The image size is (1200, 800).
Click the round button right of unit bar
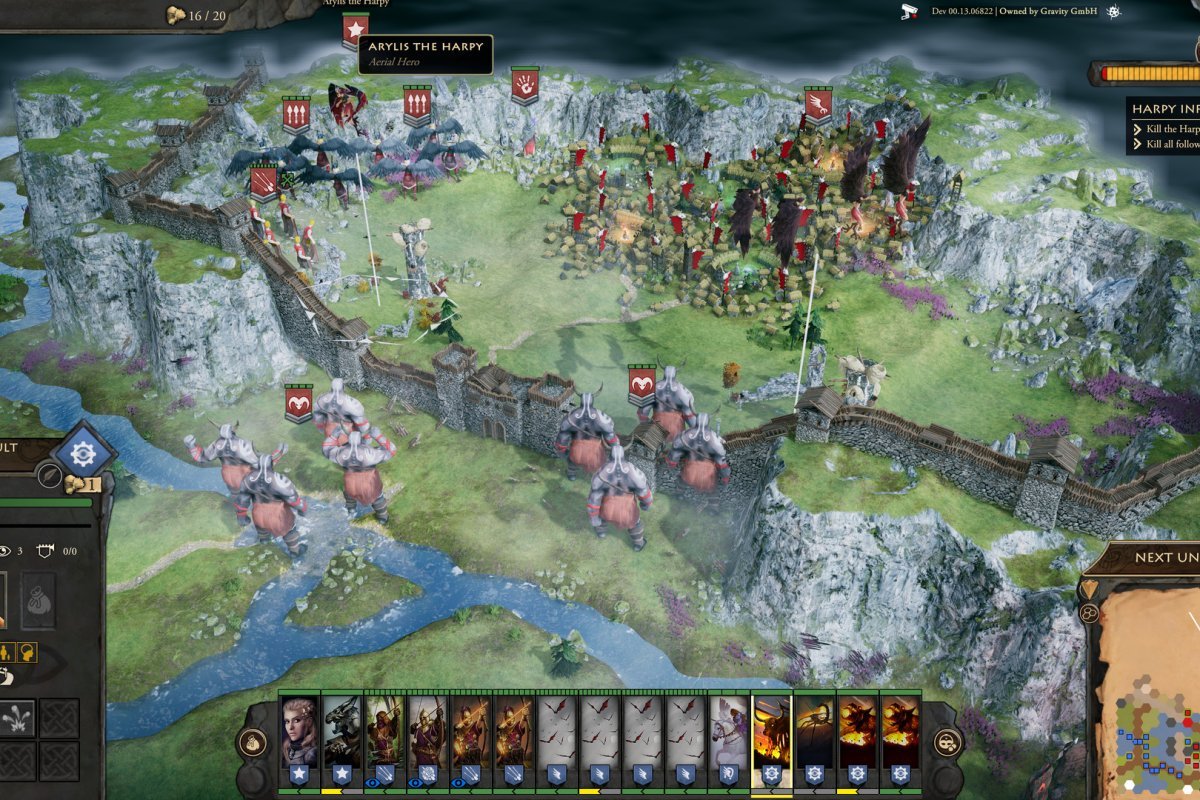pos(947,743)
